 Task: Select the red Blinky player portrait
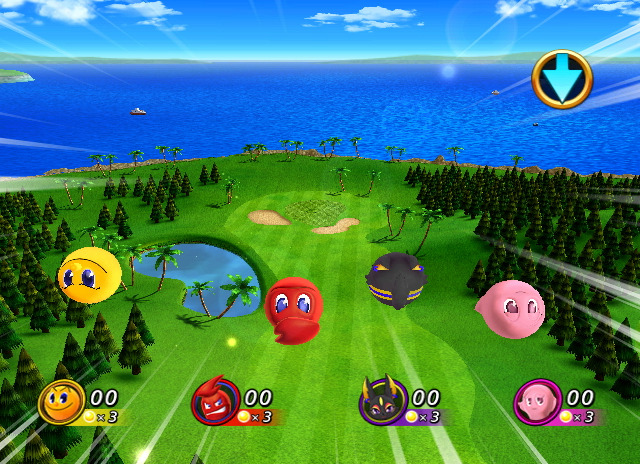click(215, 402)
